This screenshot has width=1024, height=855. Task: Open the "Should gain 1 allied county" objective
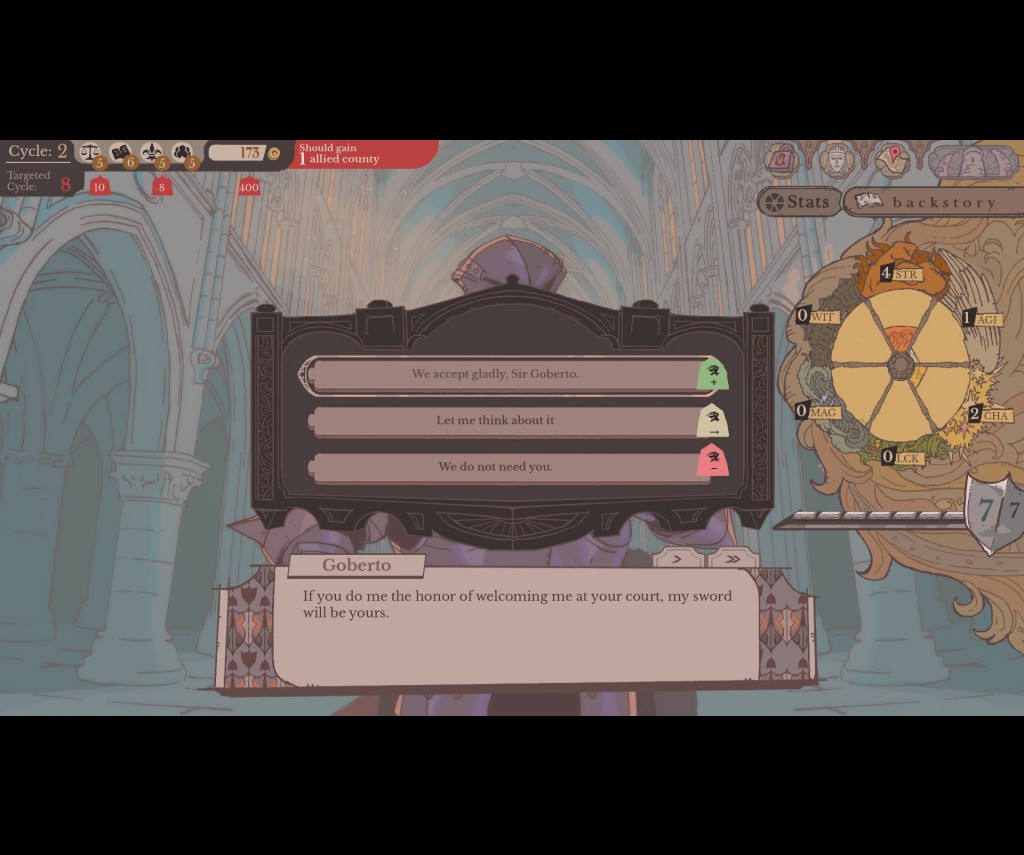point(365,154)
